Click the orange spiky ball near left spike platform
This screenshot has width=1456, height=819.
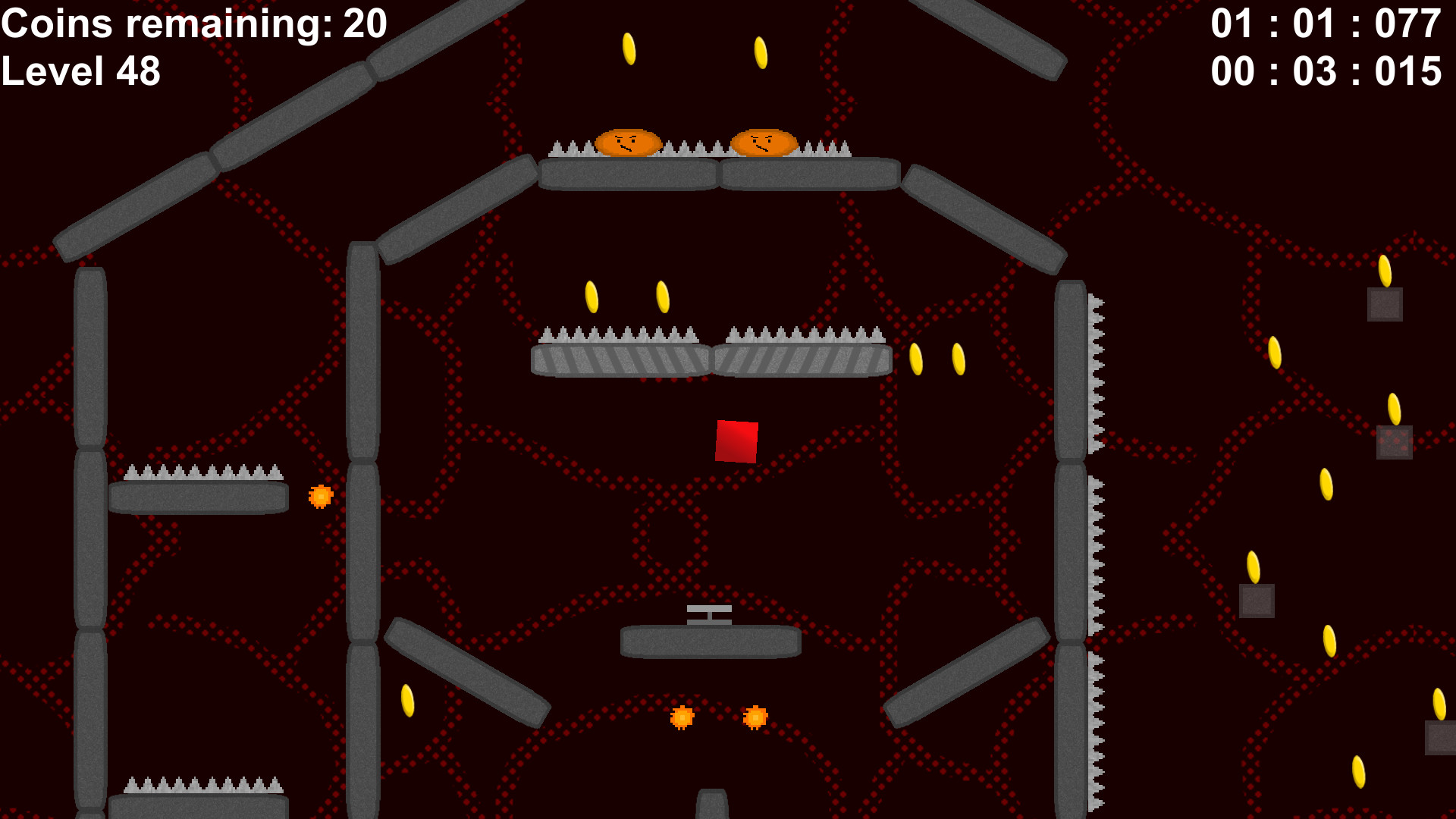321,497
